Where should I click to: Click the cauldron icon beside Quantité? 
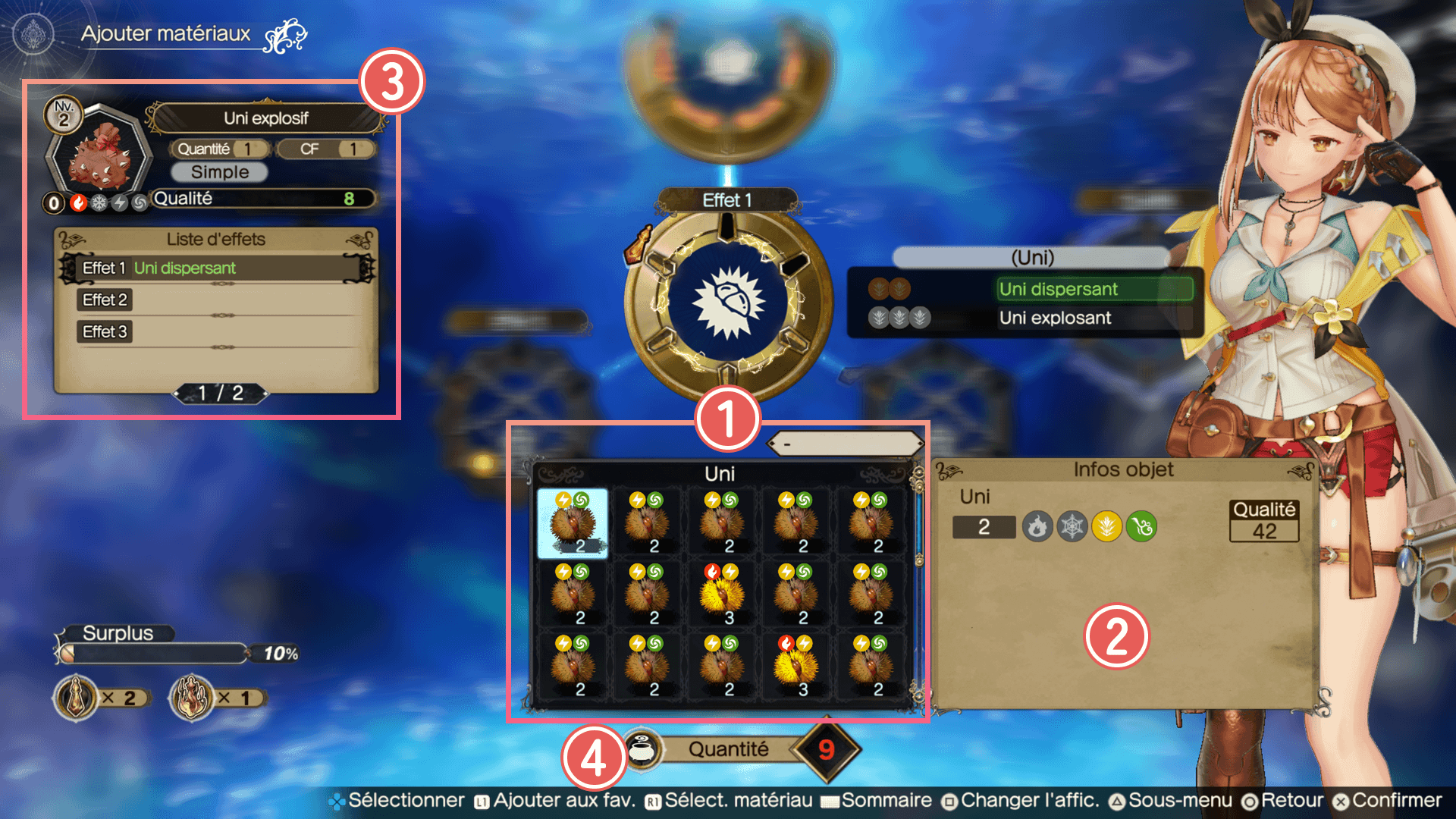[643, 749]
